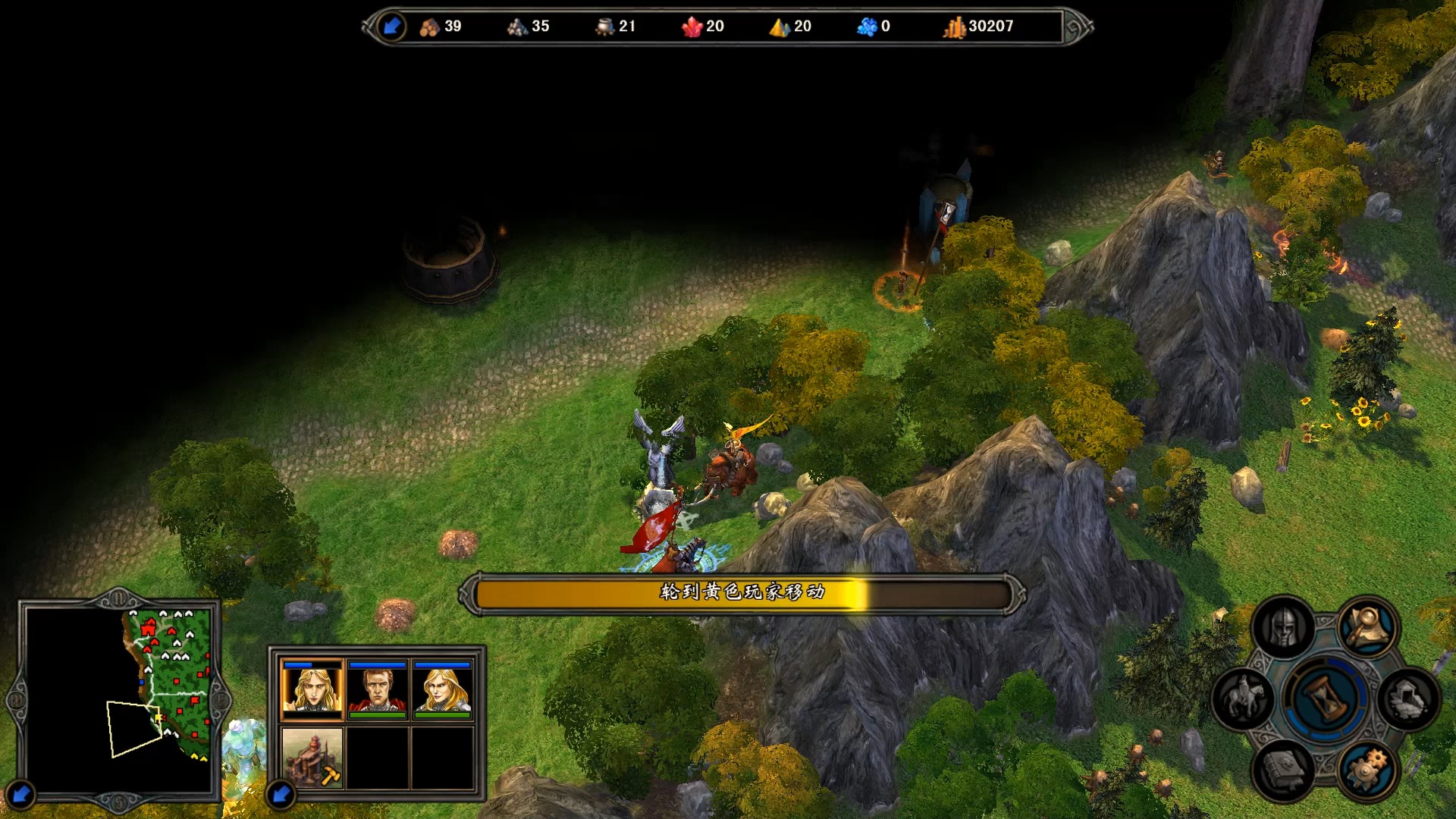
Task: Click the hourglass end turn button
Action: [x=1325, y=698]
